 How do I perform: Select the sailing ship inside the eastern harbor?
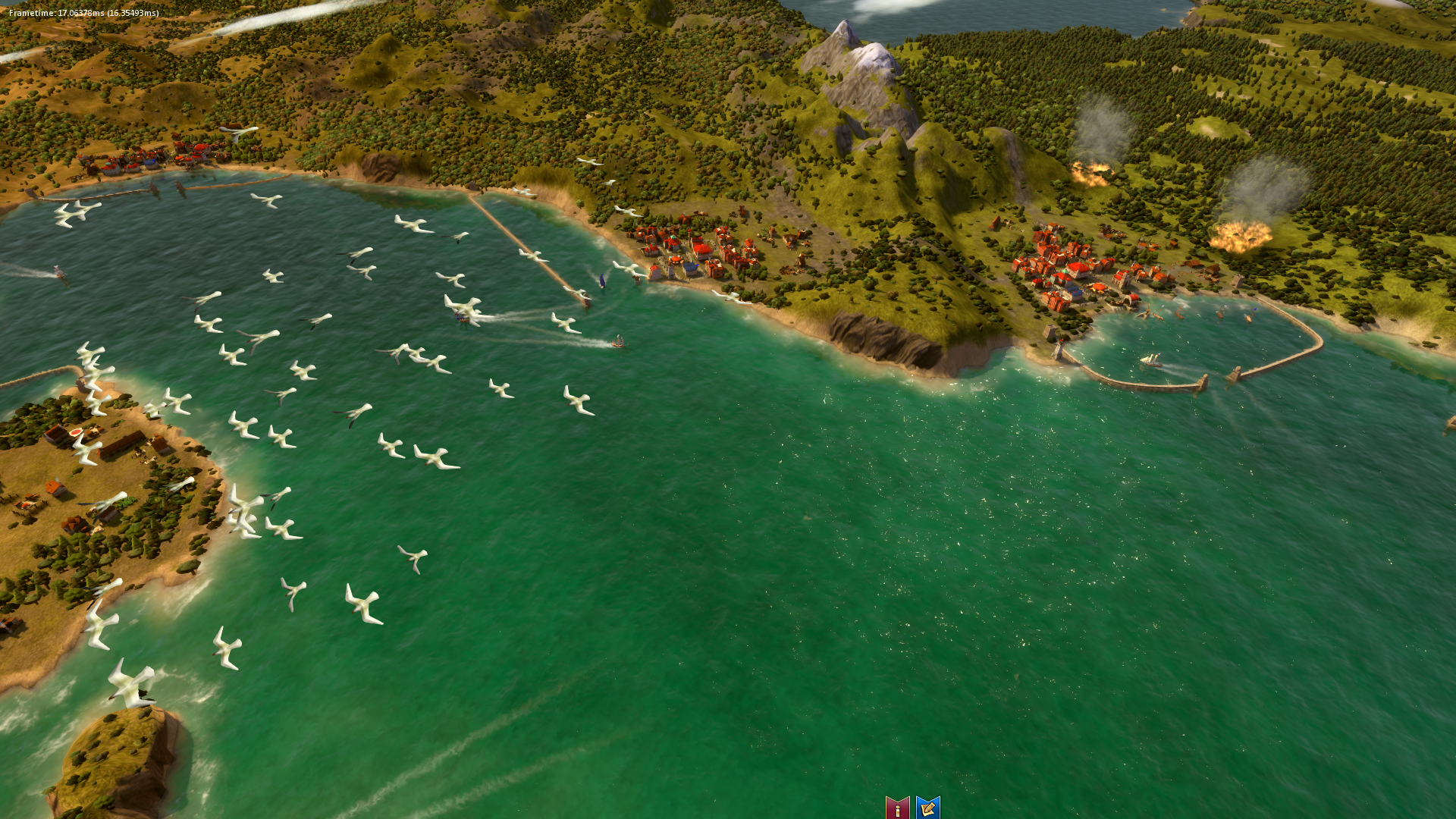1150,359
